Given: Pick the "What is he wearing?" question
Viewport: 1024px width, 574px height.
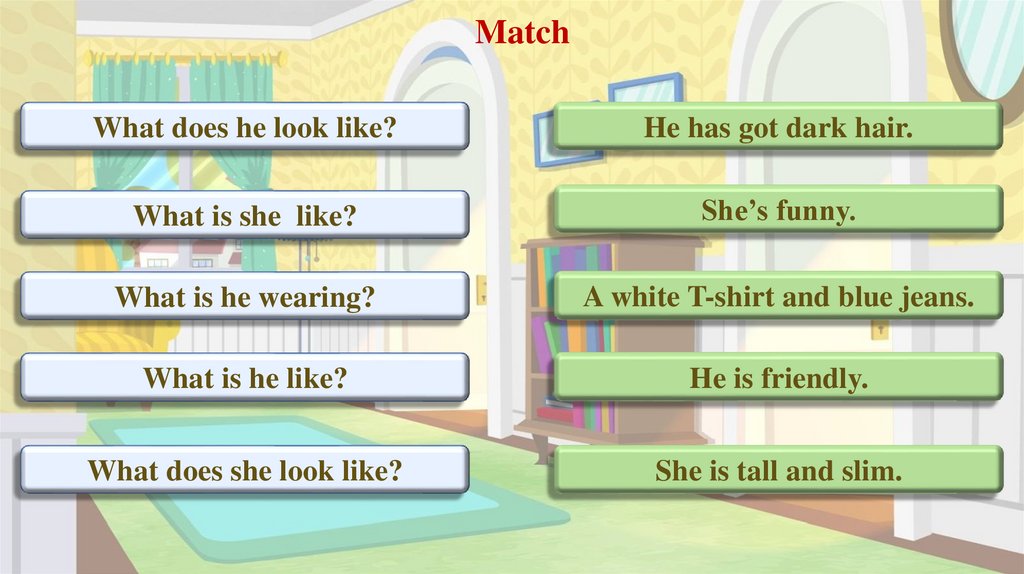Looking at the screenshot, I should [244, 296].
